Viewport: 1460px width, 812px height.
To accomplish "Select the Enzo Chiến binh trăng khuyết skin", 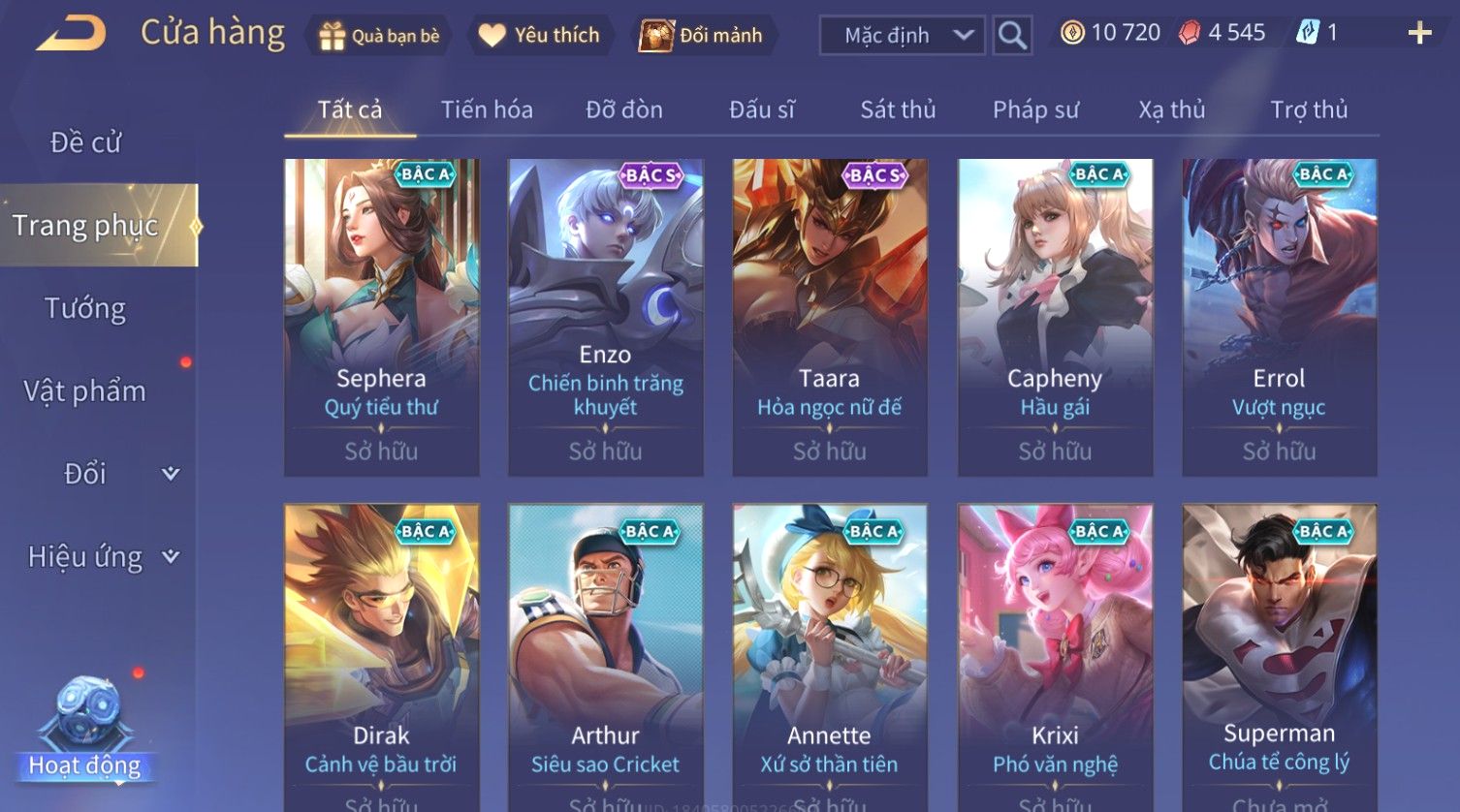I will coord(606,317).
